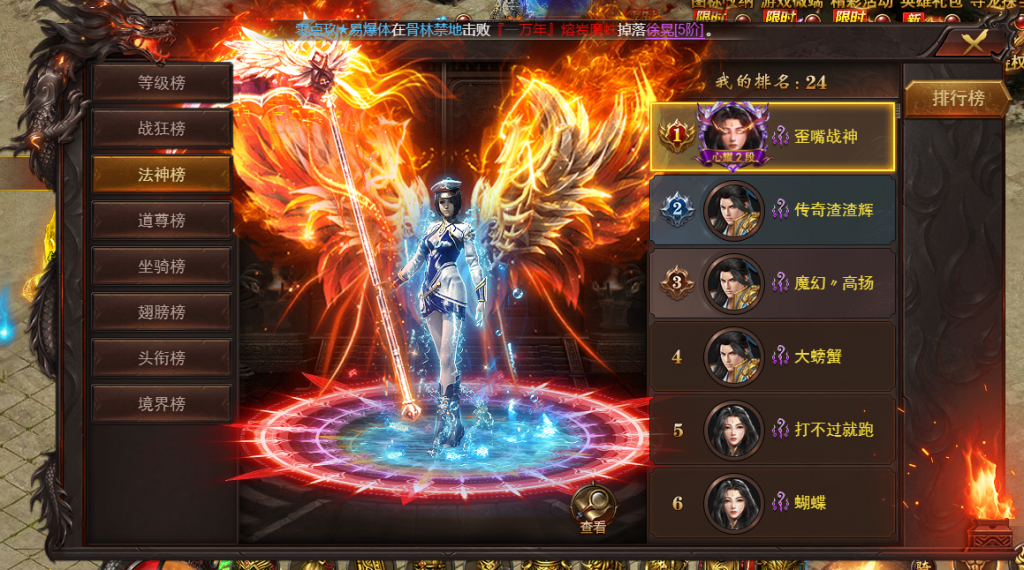Choose rank 6 player 蝴蝶

772,503
